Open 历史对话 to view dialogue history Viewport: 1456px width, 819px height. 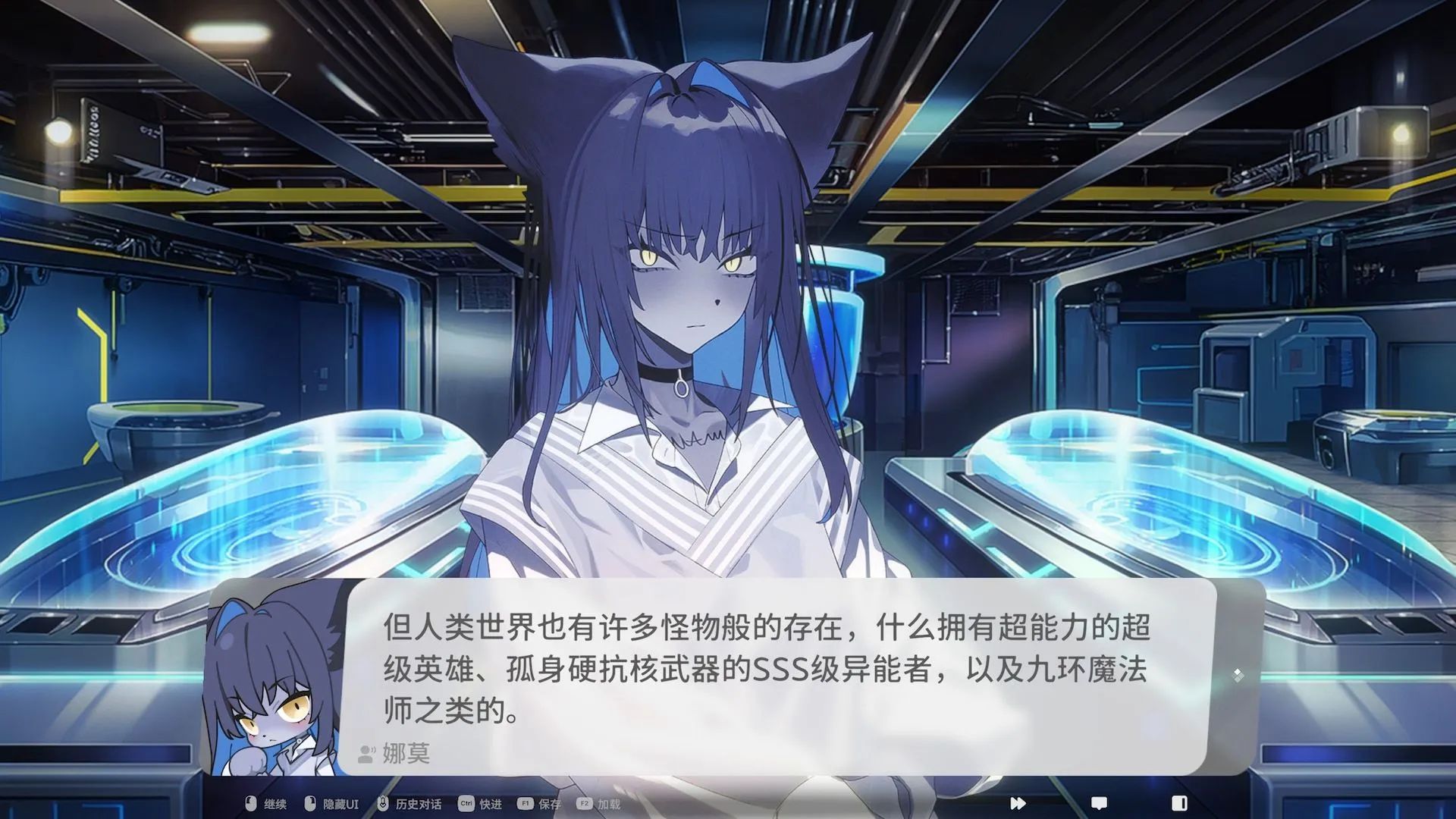point(419,805)
